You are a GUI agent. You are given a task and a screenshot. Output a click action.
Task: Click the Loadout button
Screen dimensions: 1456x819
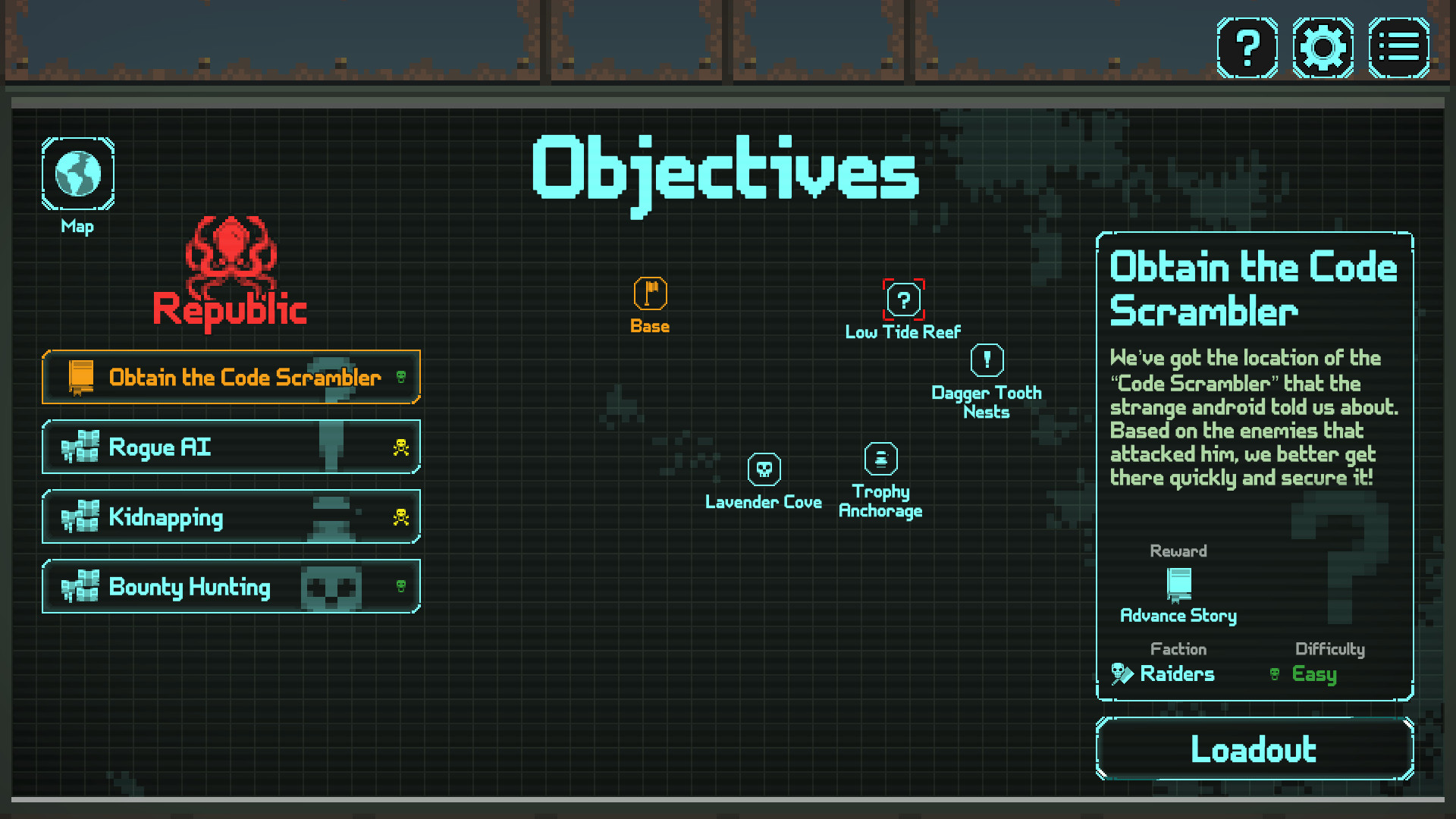[1254, 749]
